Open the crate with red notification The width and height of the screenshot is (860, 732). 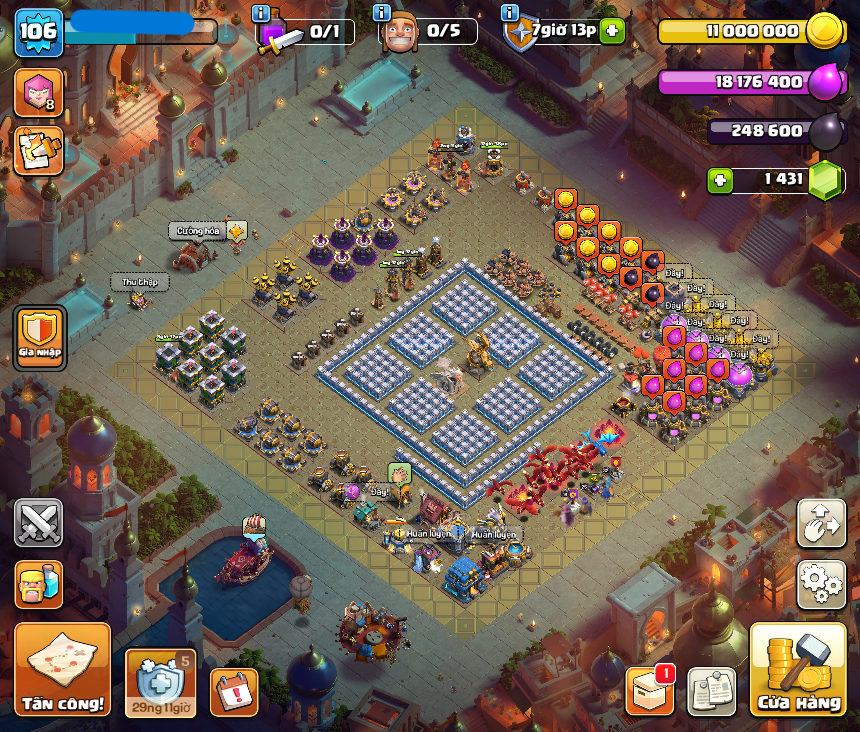click(x=649, y=691)
